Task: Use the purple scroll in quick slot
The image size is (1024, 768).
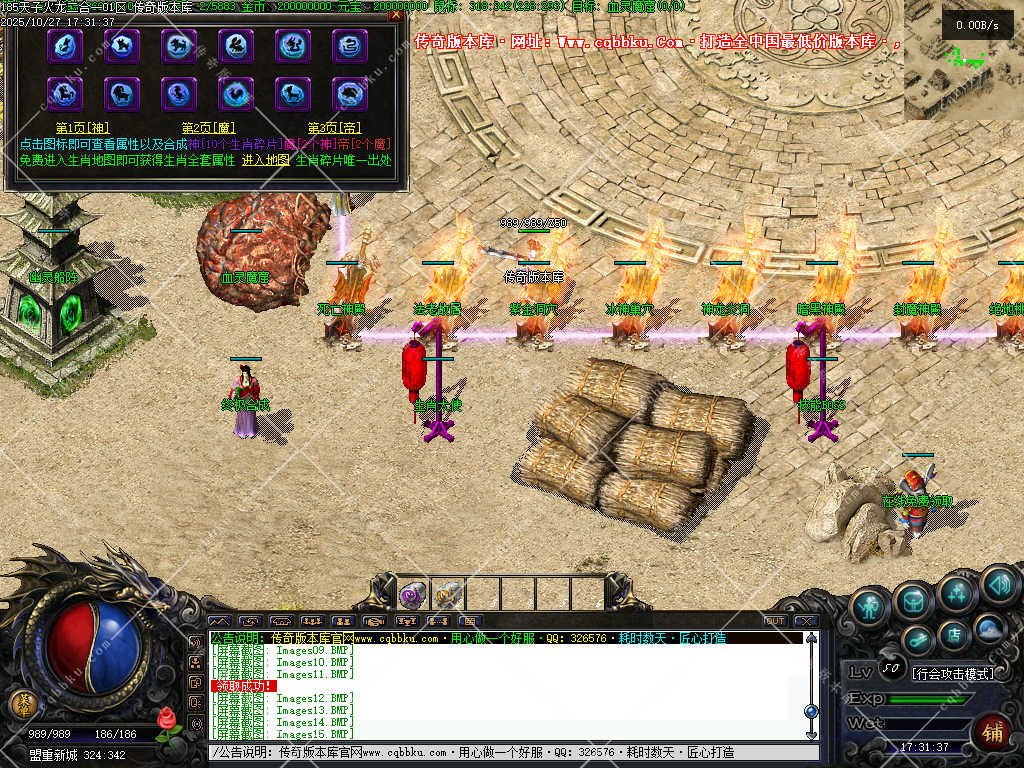Action: [412, 595]
